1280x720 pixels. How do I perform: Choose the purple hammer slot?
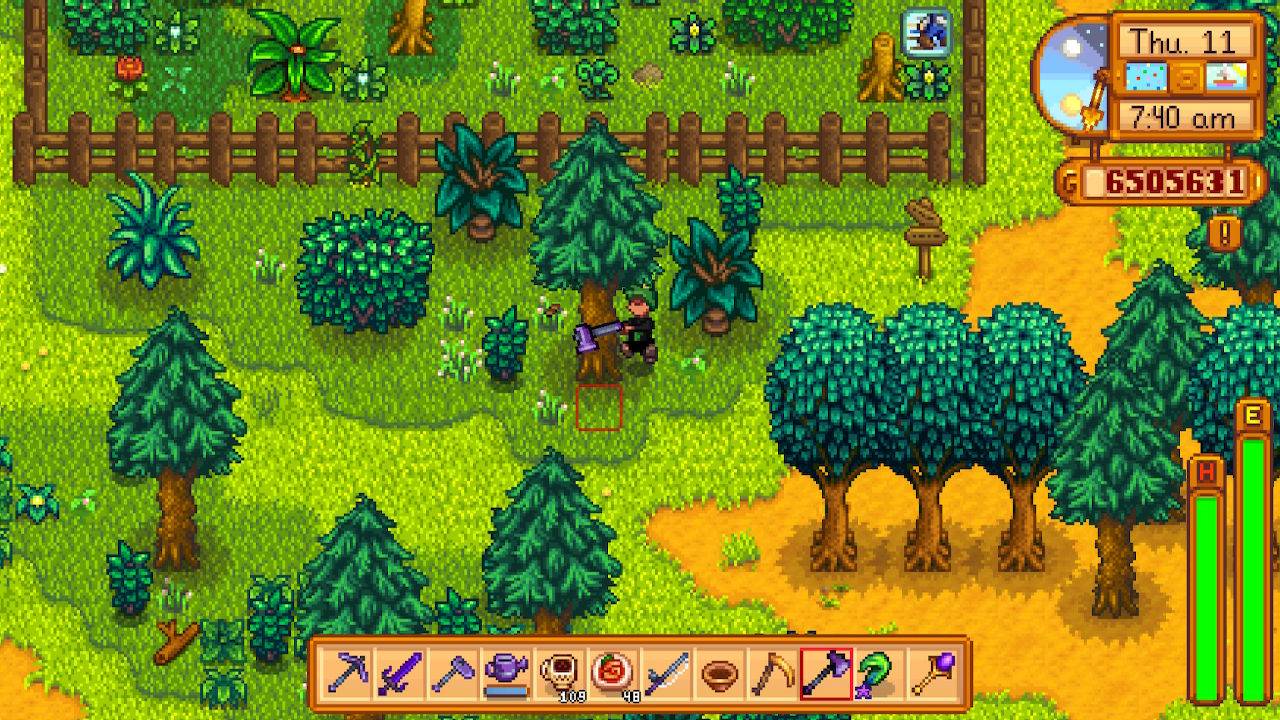(452, 674)
